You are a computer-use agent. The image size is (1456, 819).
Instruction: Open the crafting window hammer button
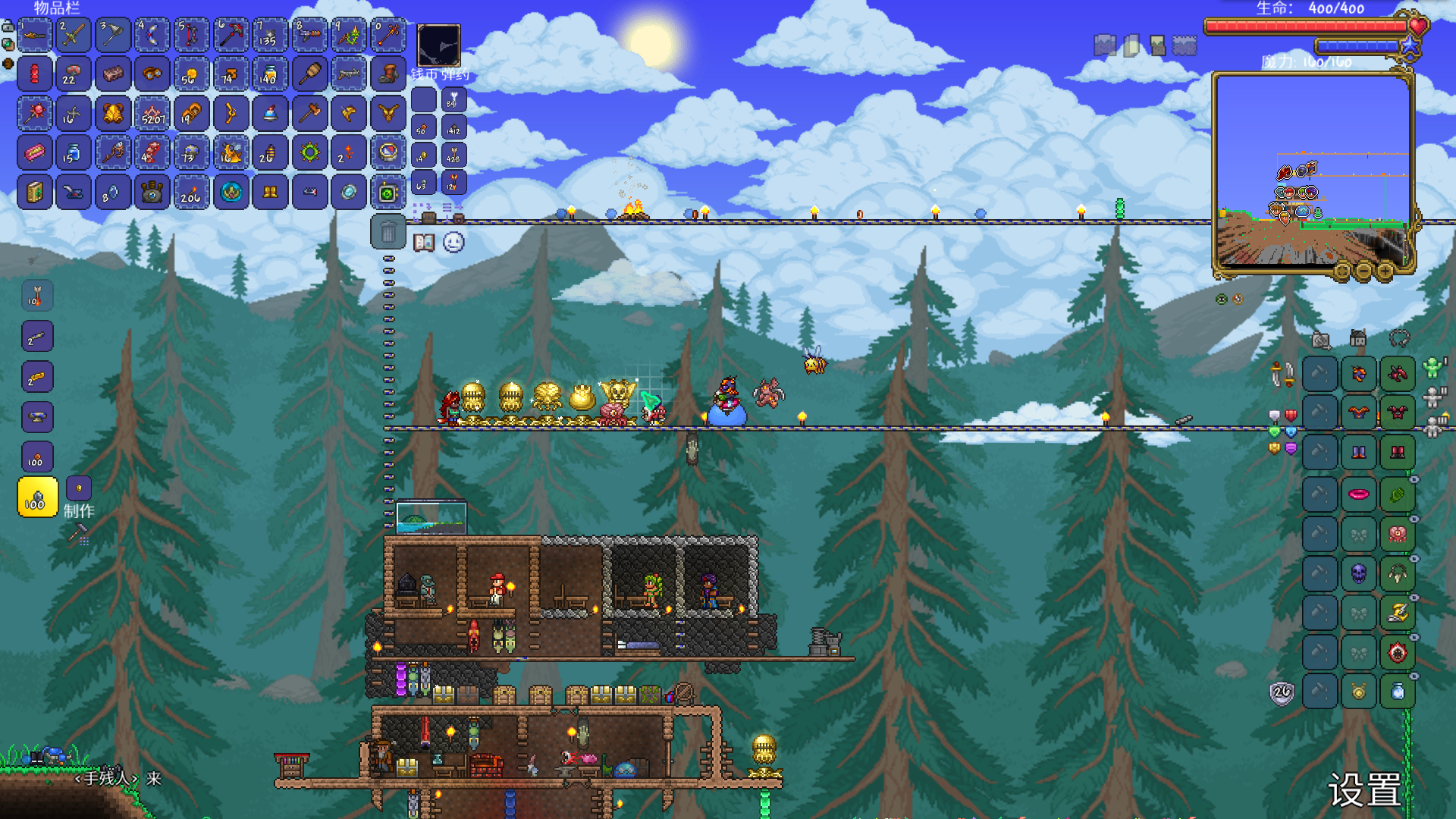[78, 535]
